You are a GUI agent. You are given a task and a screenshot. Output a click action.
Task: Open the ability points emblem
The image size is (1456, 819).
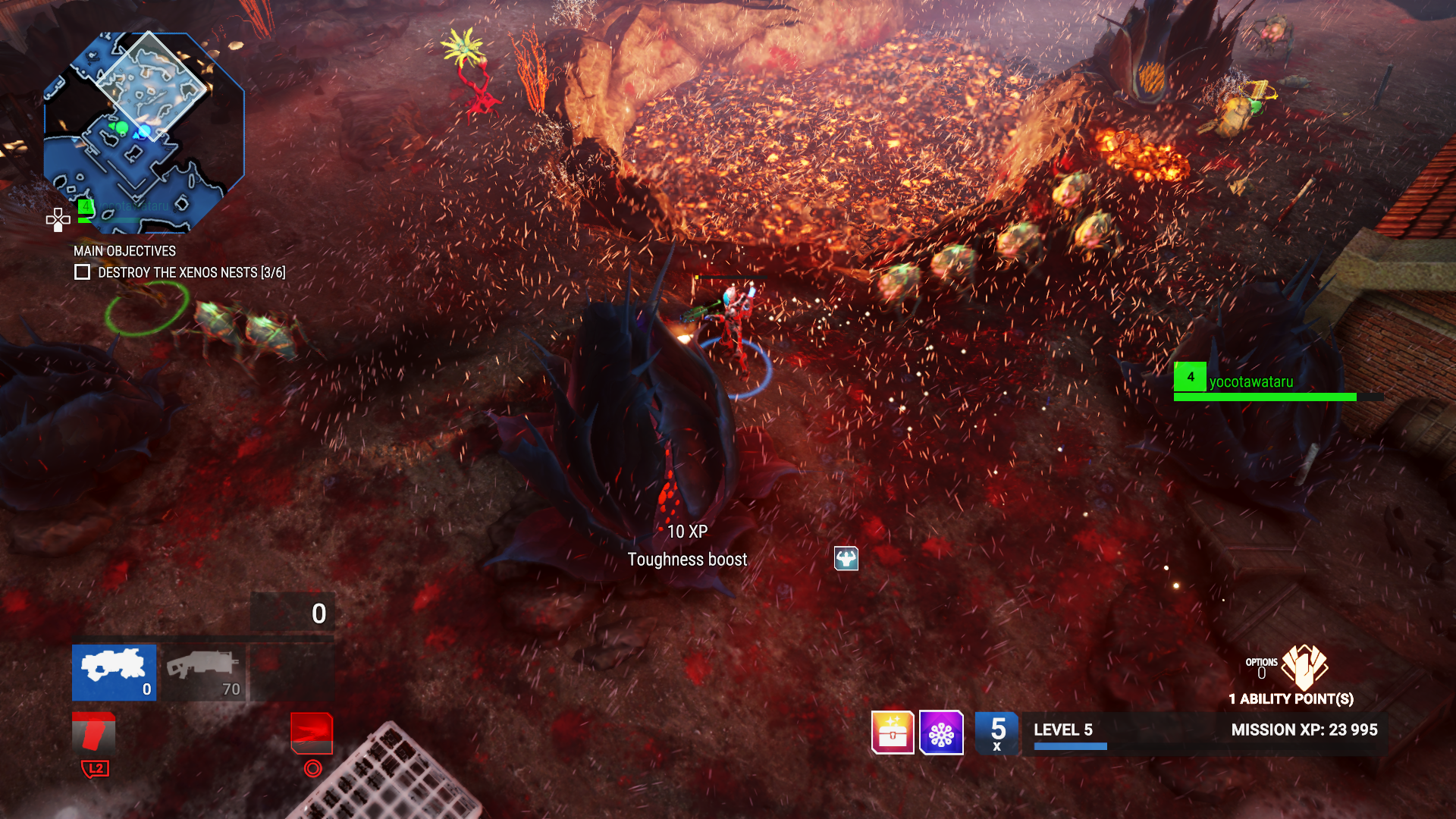point(1304,667)
